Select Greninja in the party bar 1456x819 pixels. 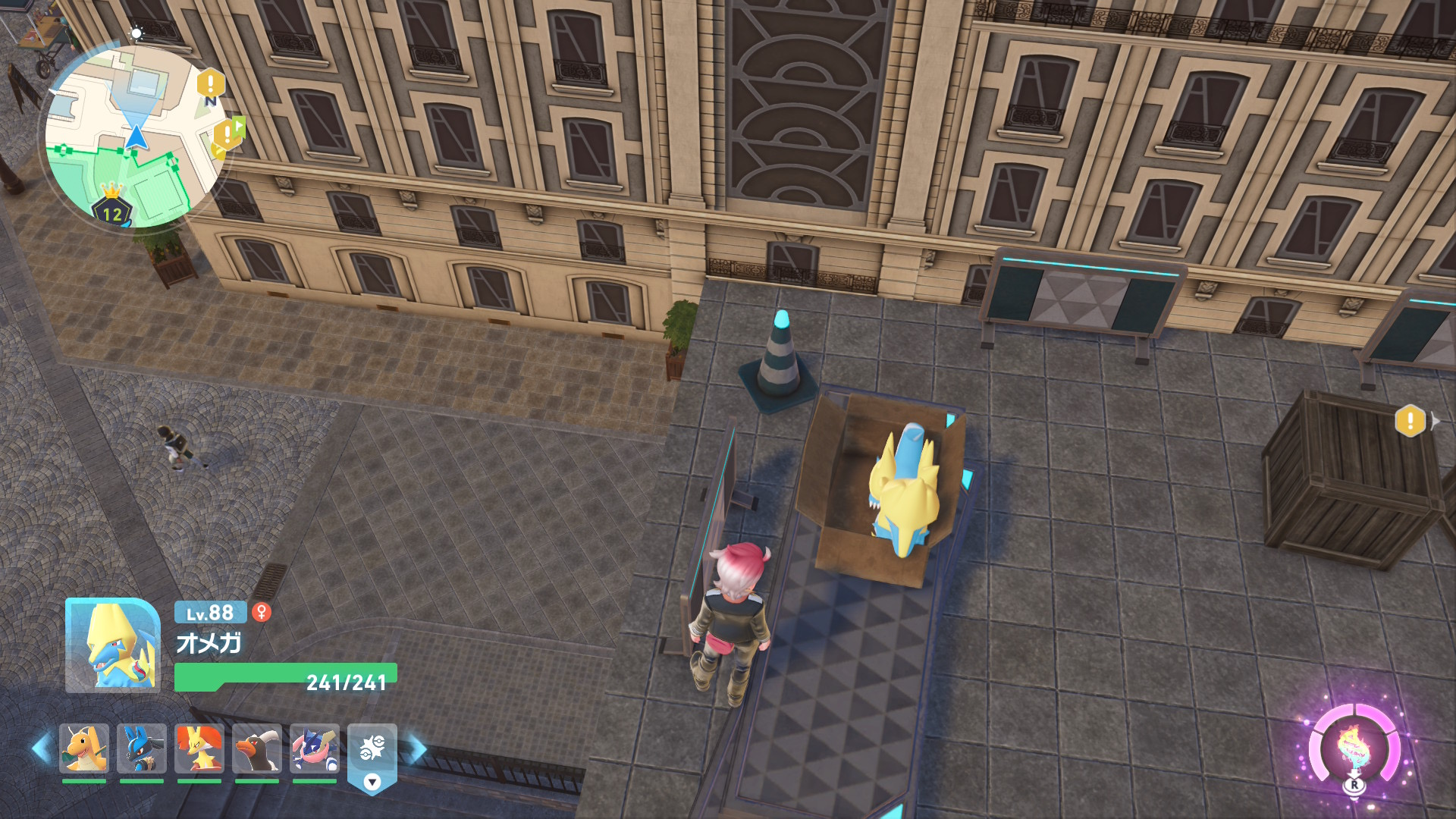(315, 748)
